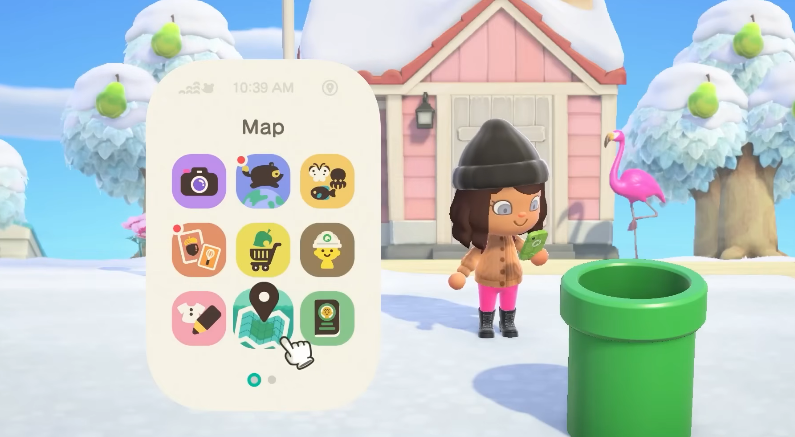Open the Nook Shopping cart app

(263, 249)
